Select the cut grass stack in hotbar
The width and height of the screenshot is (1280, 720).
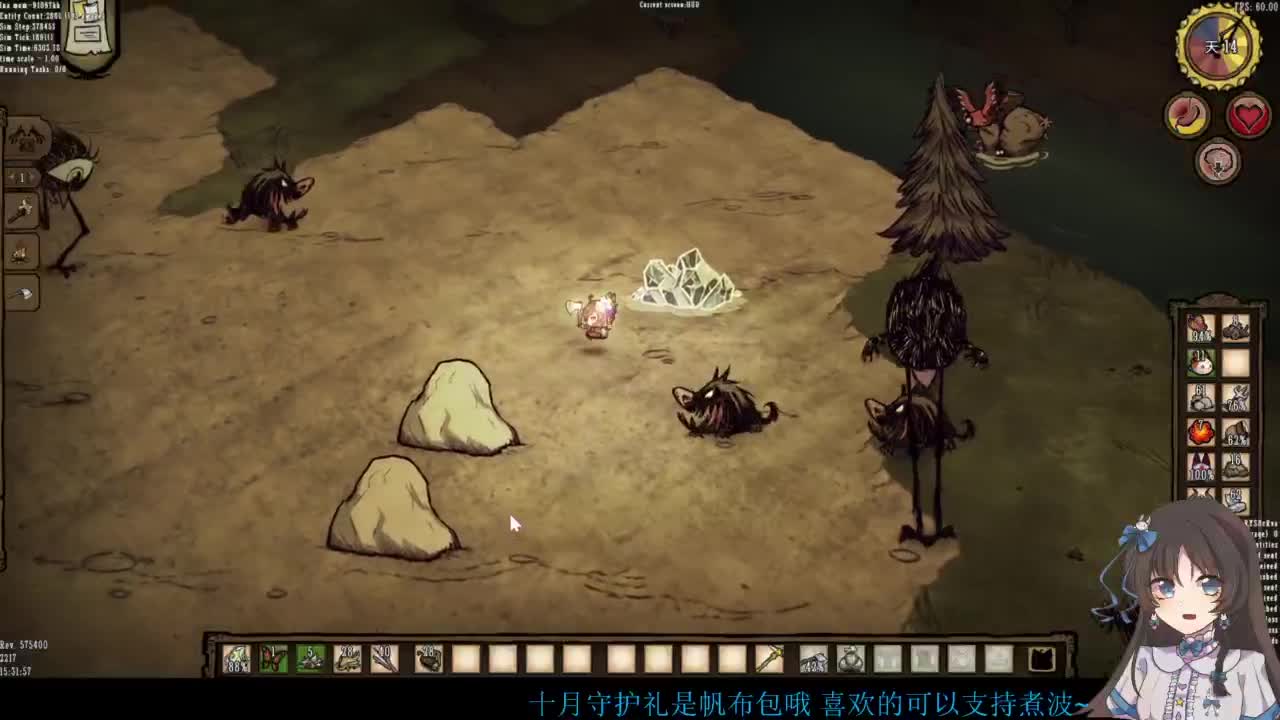click(347, 658)
